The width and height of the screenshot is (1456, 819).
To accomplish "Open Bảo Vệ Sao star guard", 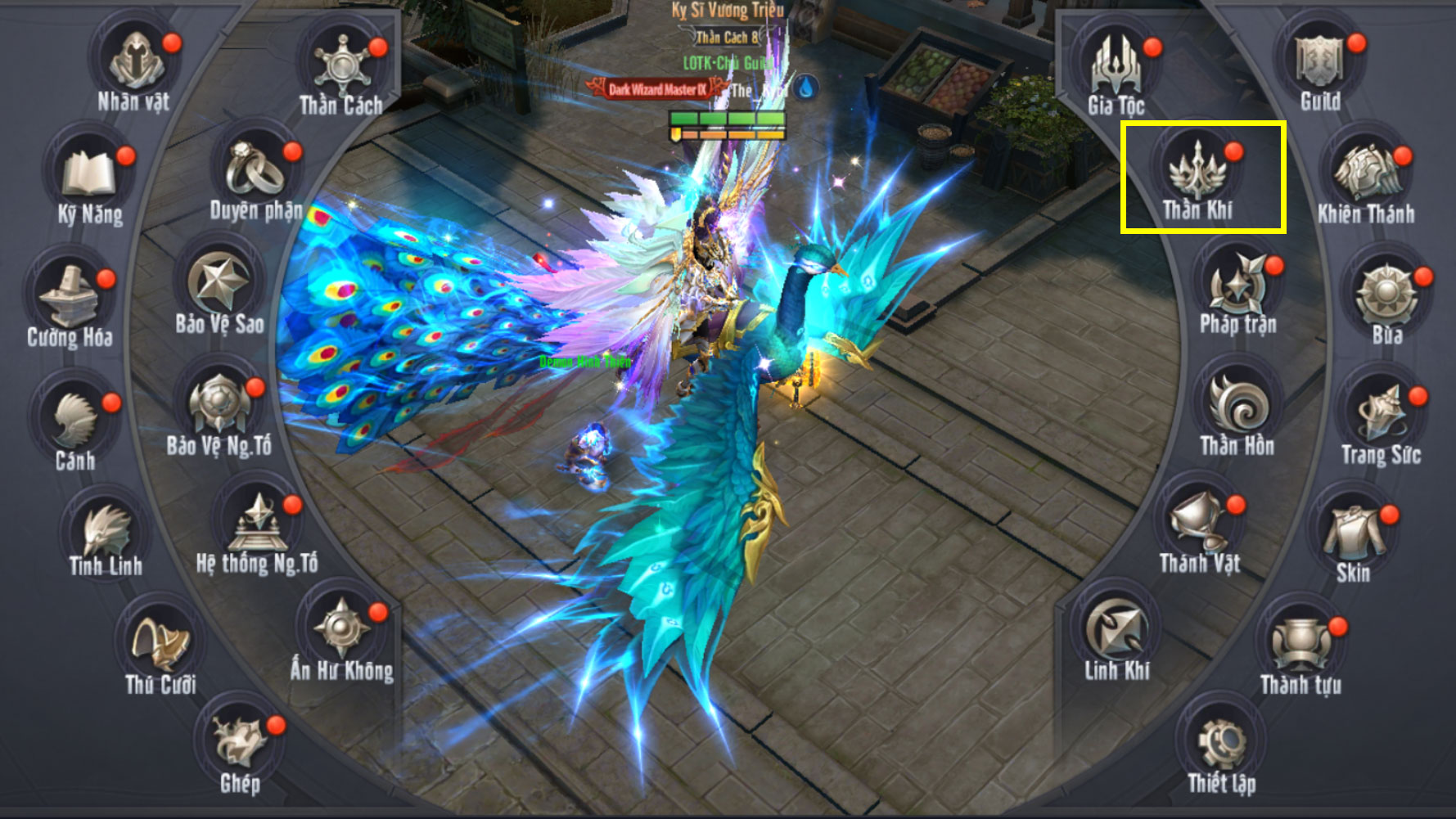I will point(219,283).
